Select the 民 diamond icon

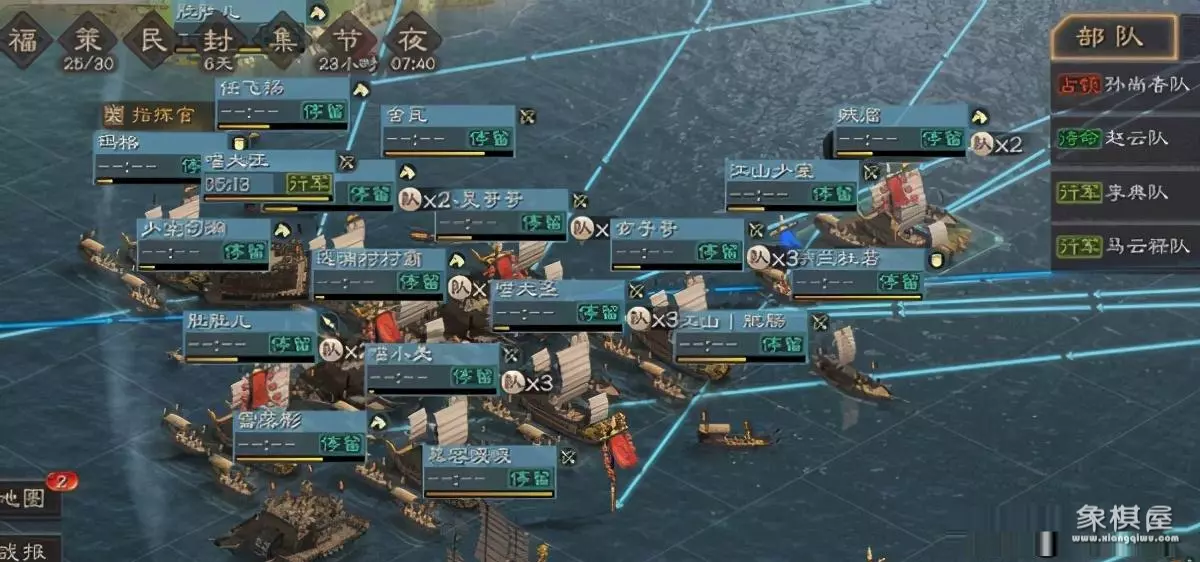(x=152, y=41)
